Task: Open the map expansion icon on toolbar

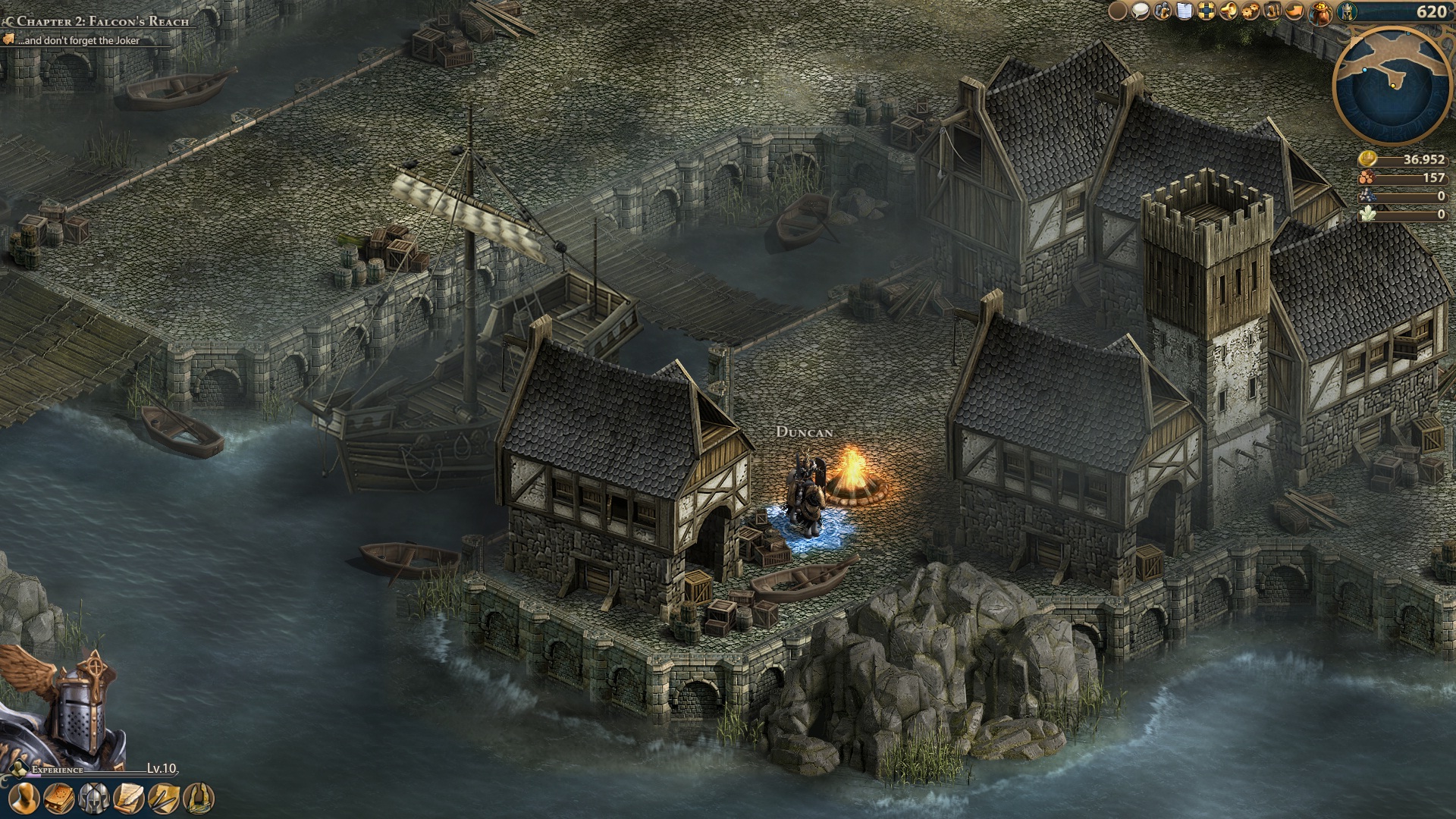Action: tap(1207, 11)
